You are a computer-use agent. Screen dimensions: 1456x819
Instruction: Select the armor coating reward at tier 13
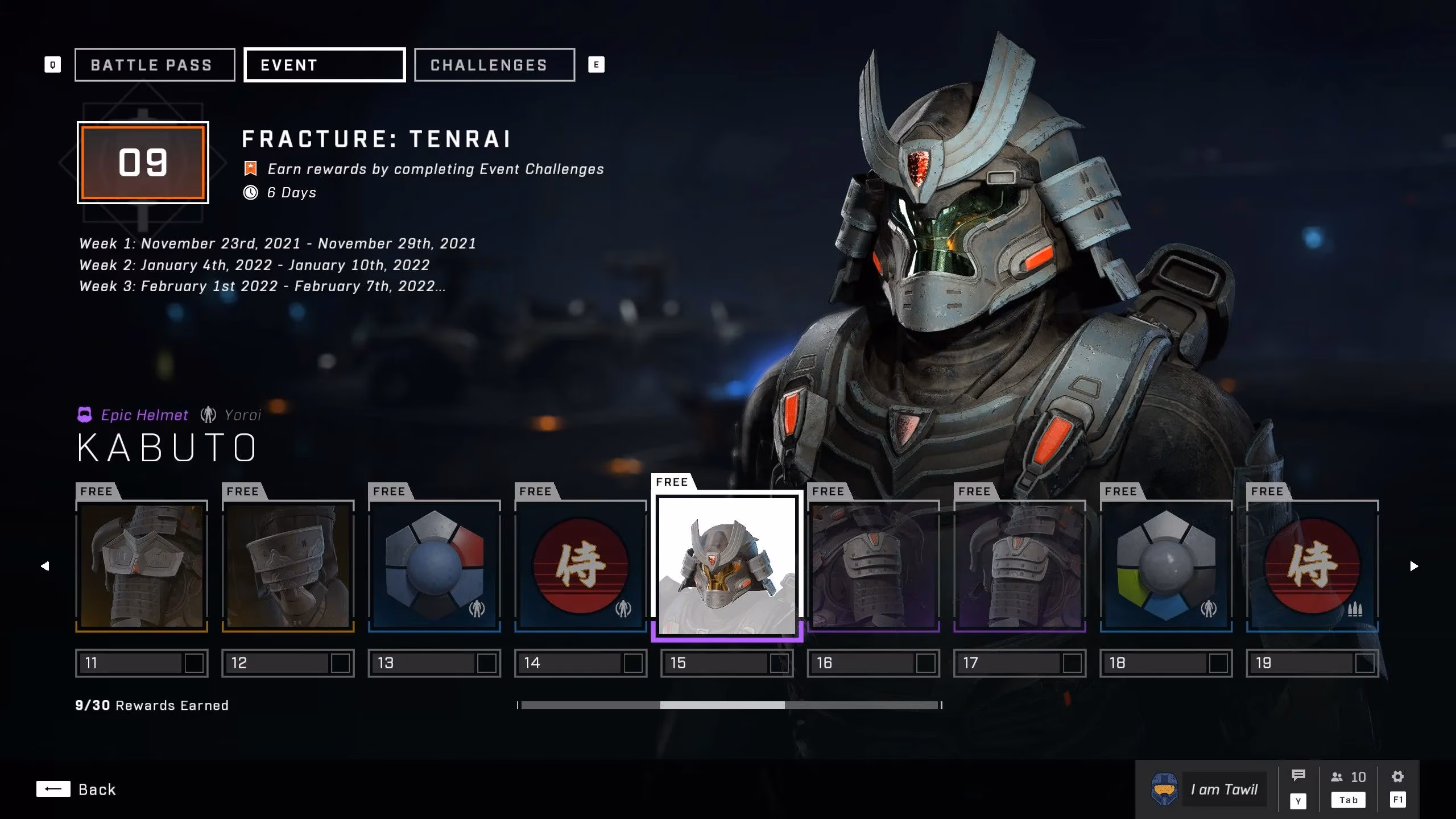(435, 566)
